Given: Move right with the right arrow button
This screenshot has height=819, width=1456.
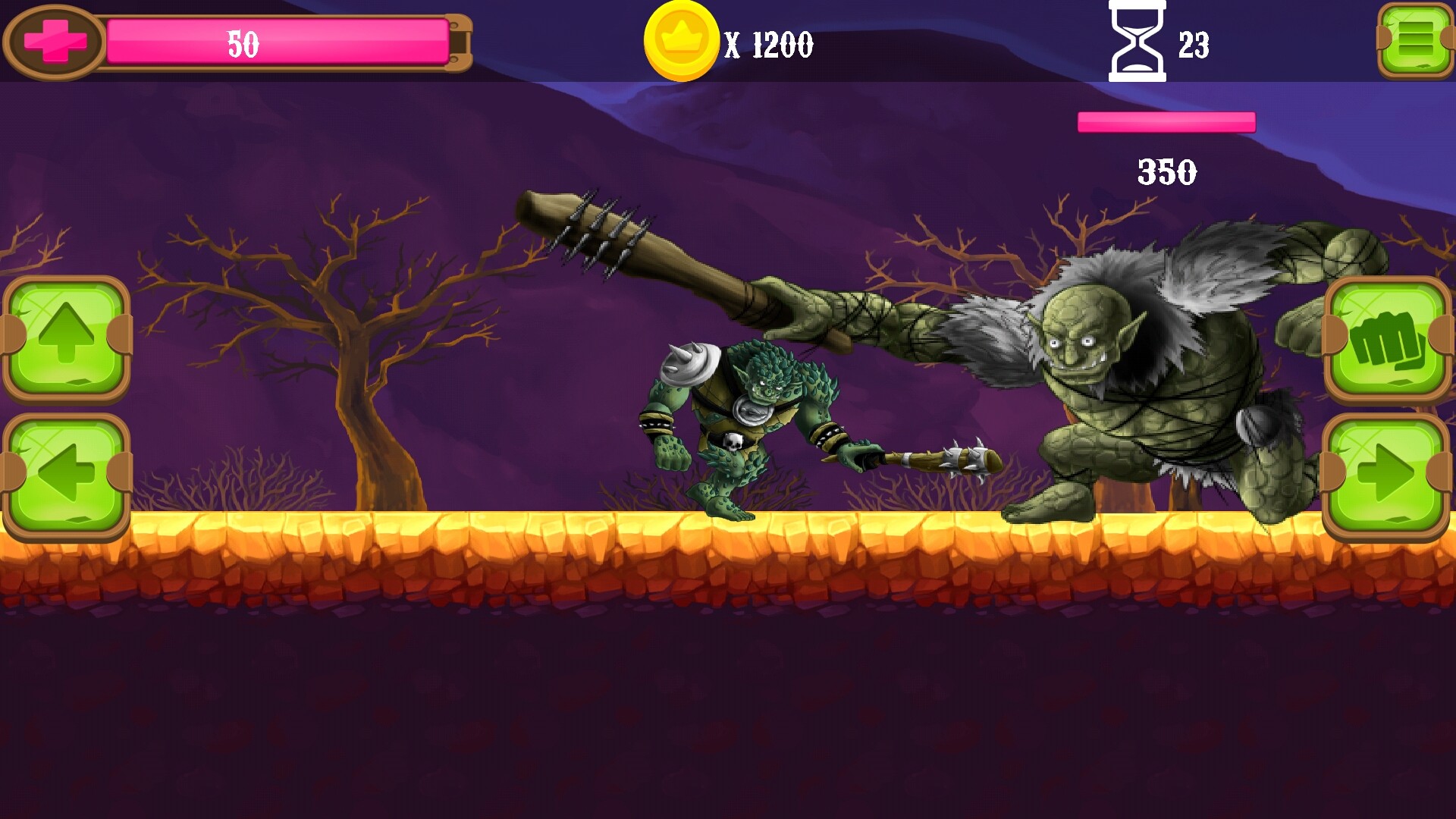Looking at the screenshot, I should (x=1386, y=475).
